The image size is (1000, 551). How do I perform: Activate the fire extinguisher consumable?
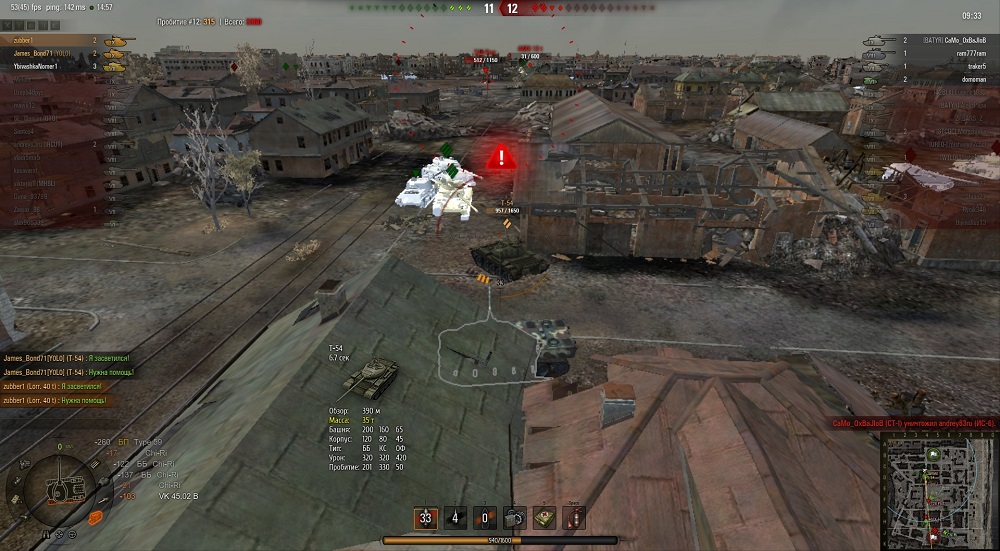pos(575,519)
